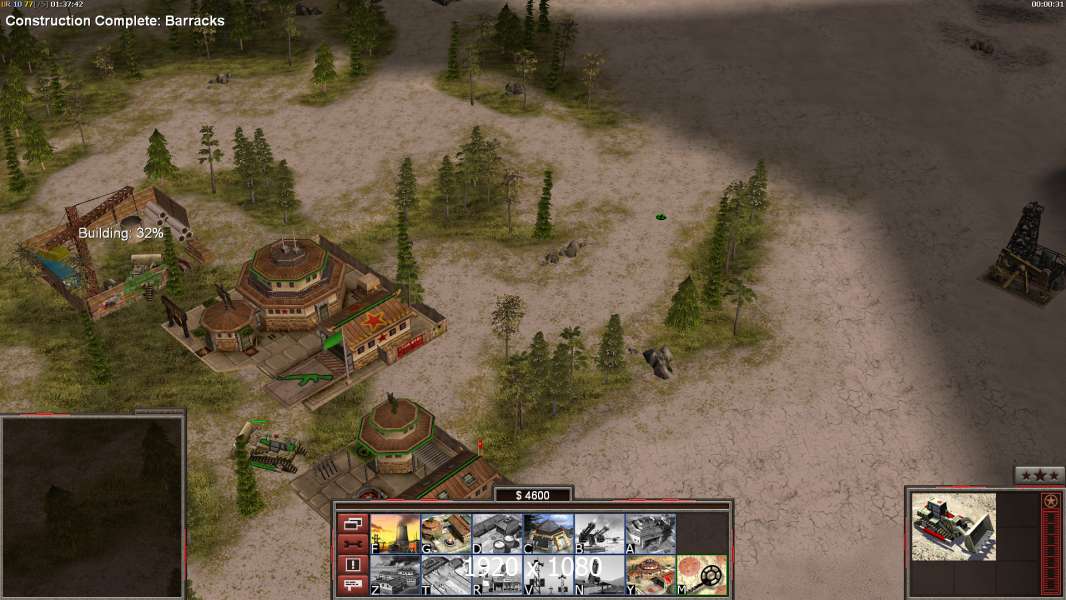Select the War Factory build icon marked A
Screen dimensions: 1066x600
click(650, 533)
